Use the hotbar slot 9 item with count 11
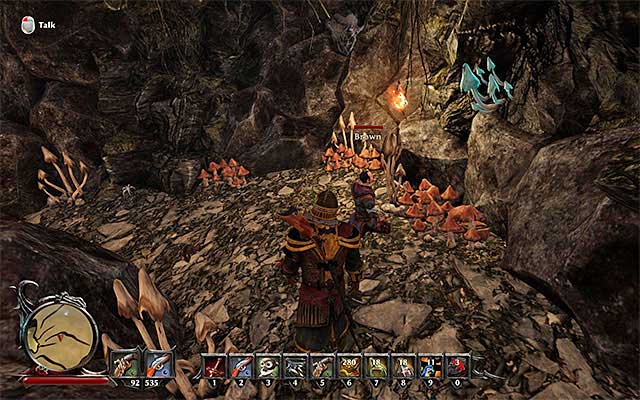Viewport: 640px width, 400px height. coord(430,366)
